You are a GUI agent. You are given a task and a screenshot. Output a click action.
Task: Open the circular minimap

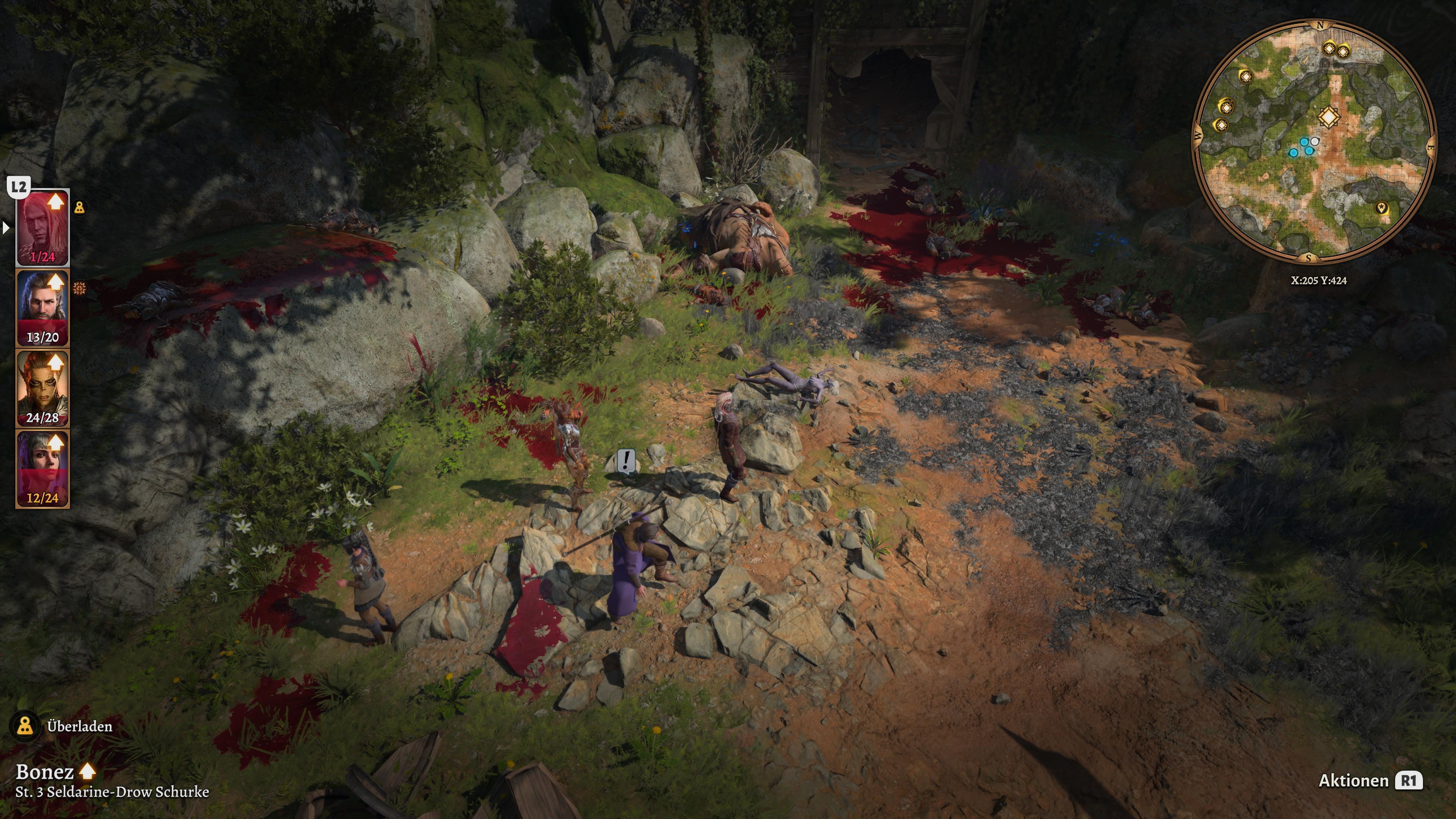1313,141
